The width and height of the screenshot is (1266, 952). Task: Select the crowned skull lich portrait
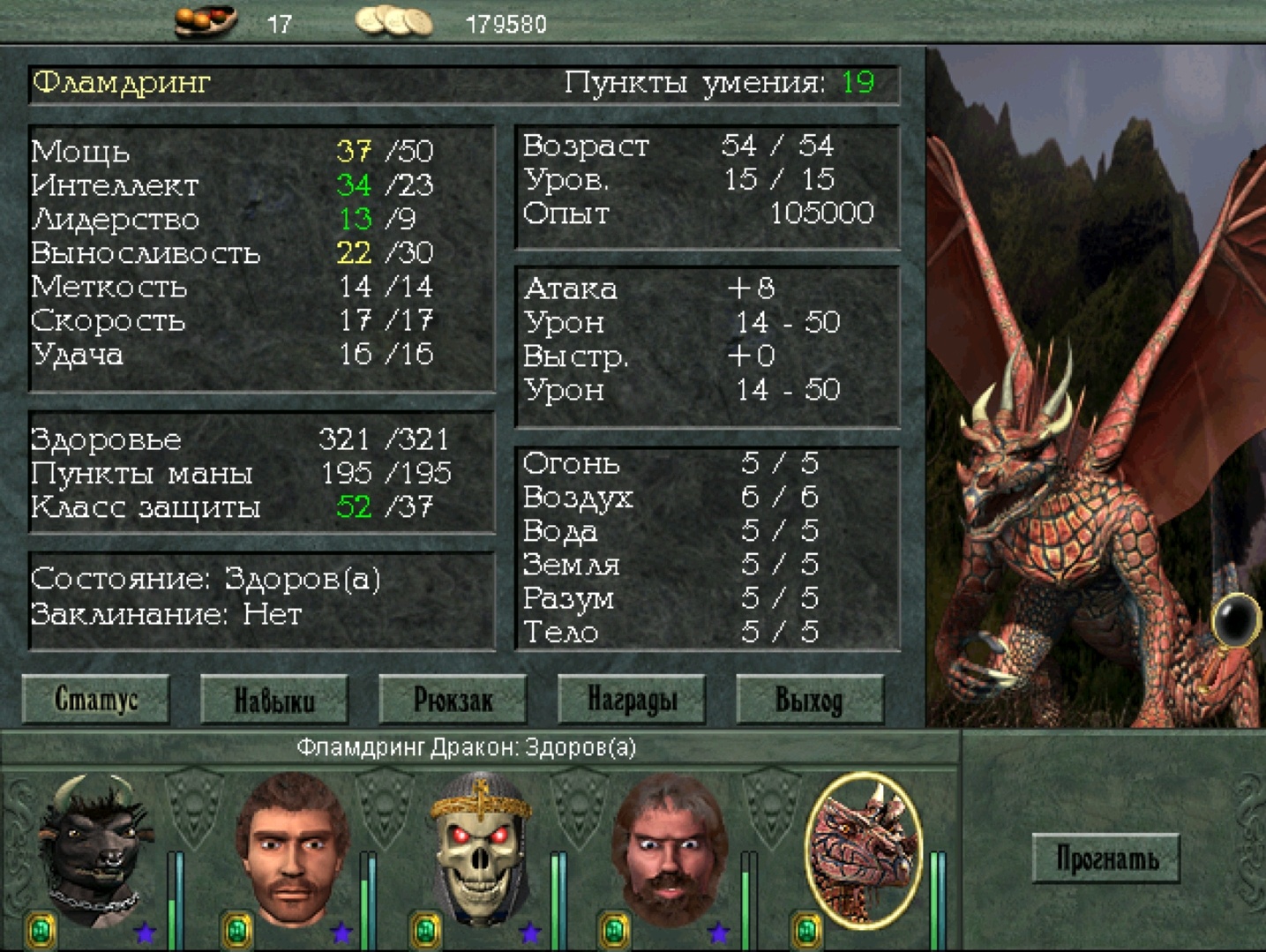coord(481,849)
